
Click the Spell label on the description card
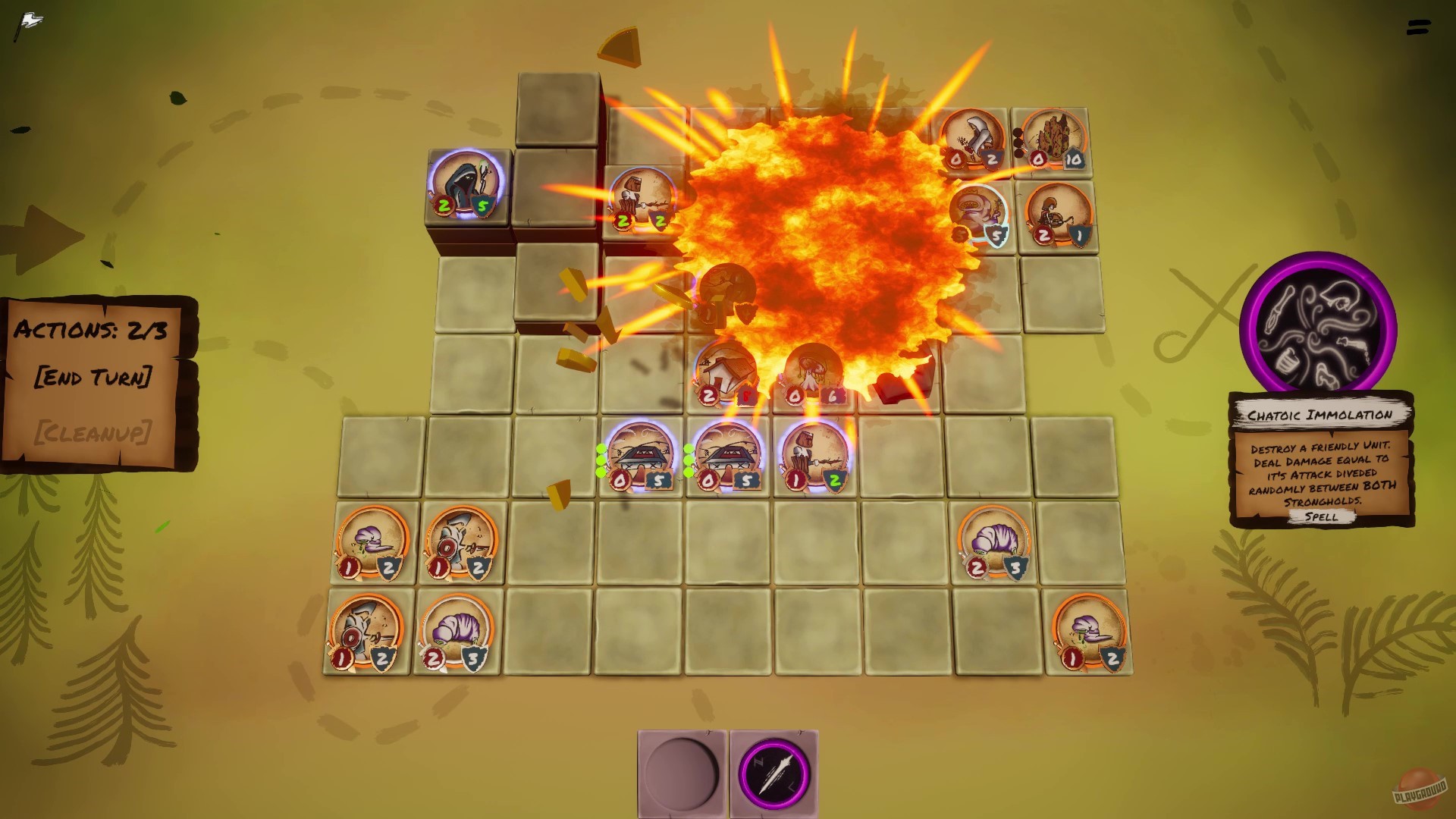point(1323,516)
